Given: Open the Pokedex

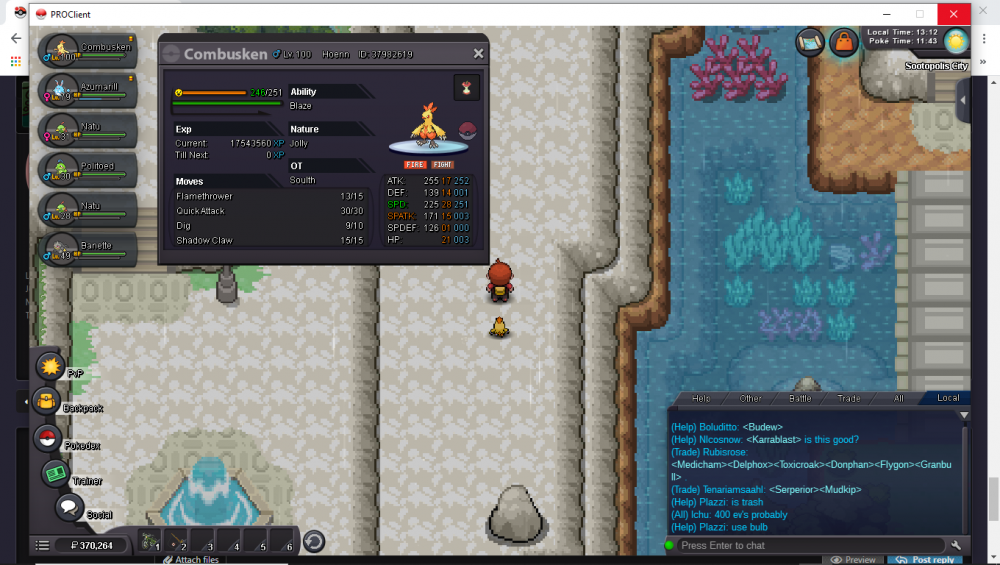Looking at the screenshot, I should pyautogui.click(x=47, y=437).
